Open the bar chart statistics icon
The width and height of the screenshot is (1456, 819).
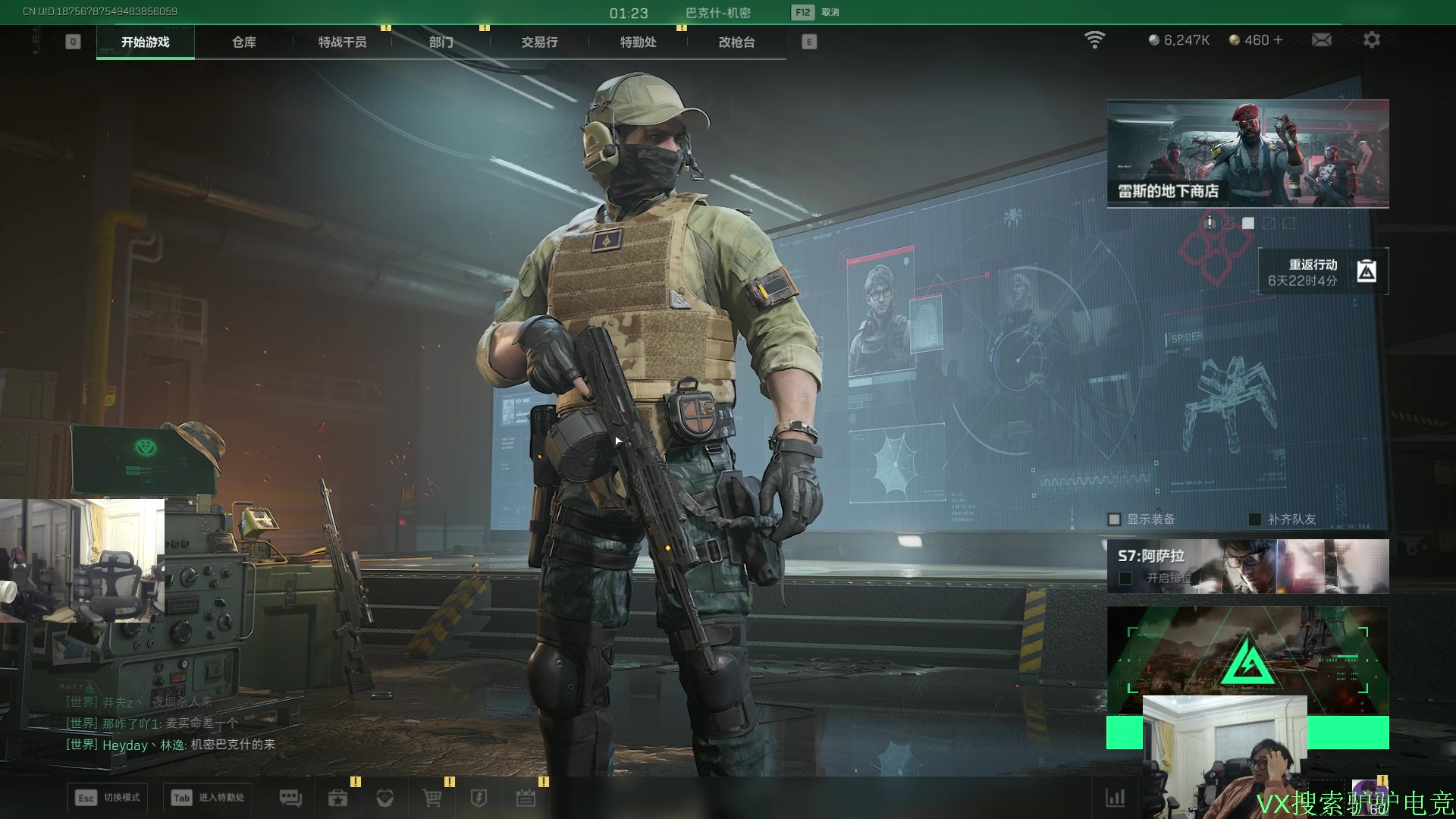click(x=1115, y=798)
